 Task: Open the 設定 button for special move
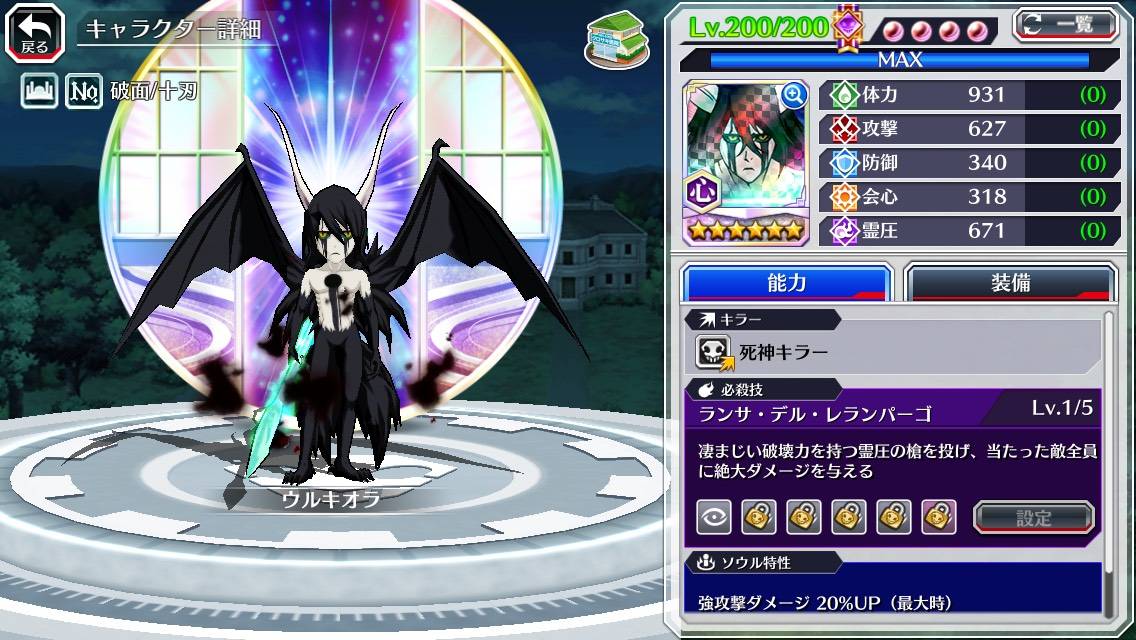[x=1034, y=517]
